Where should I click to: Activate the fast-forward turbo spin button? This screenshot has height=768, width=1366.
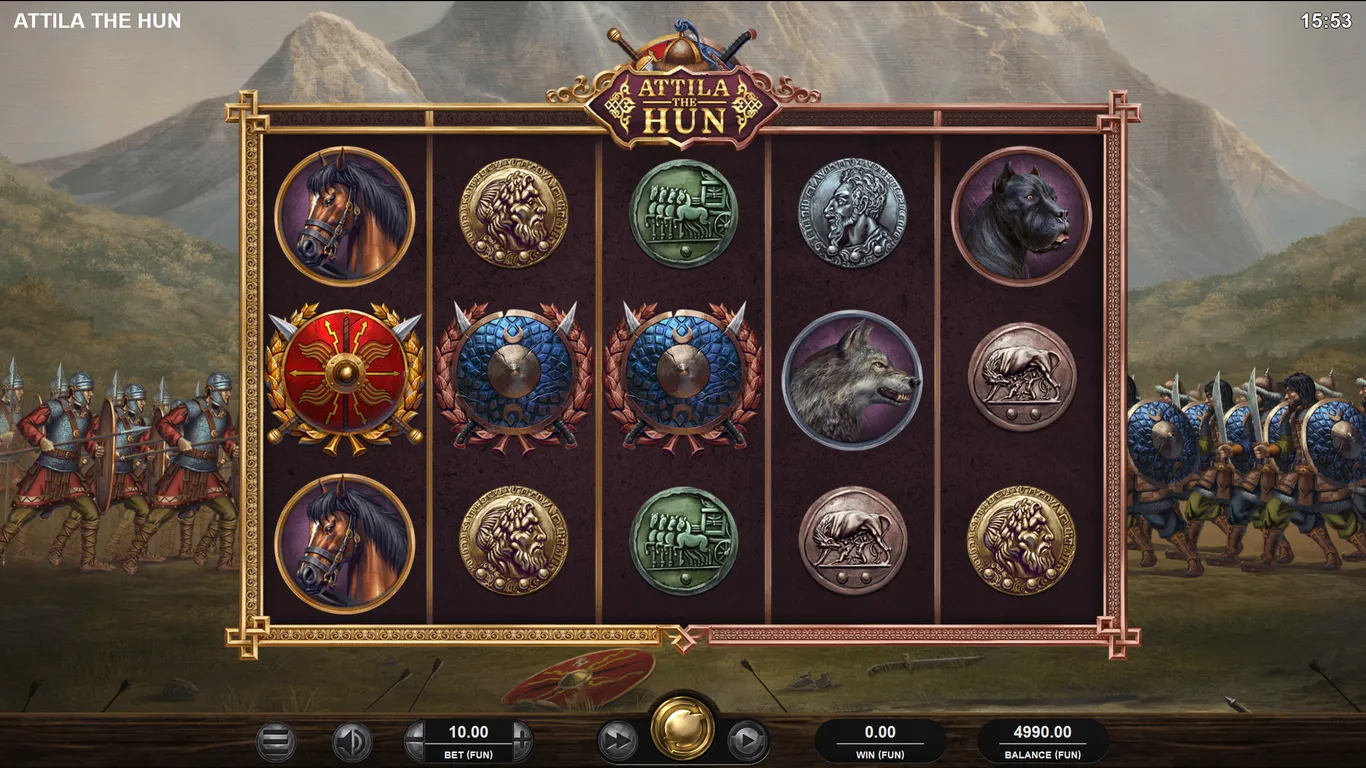tap(618, 741)
